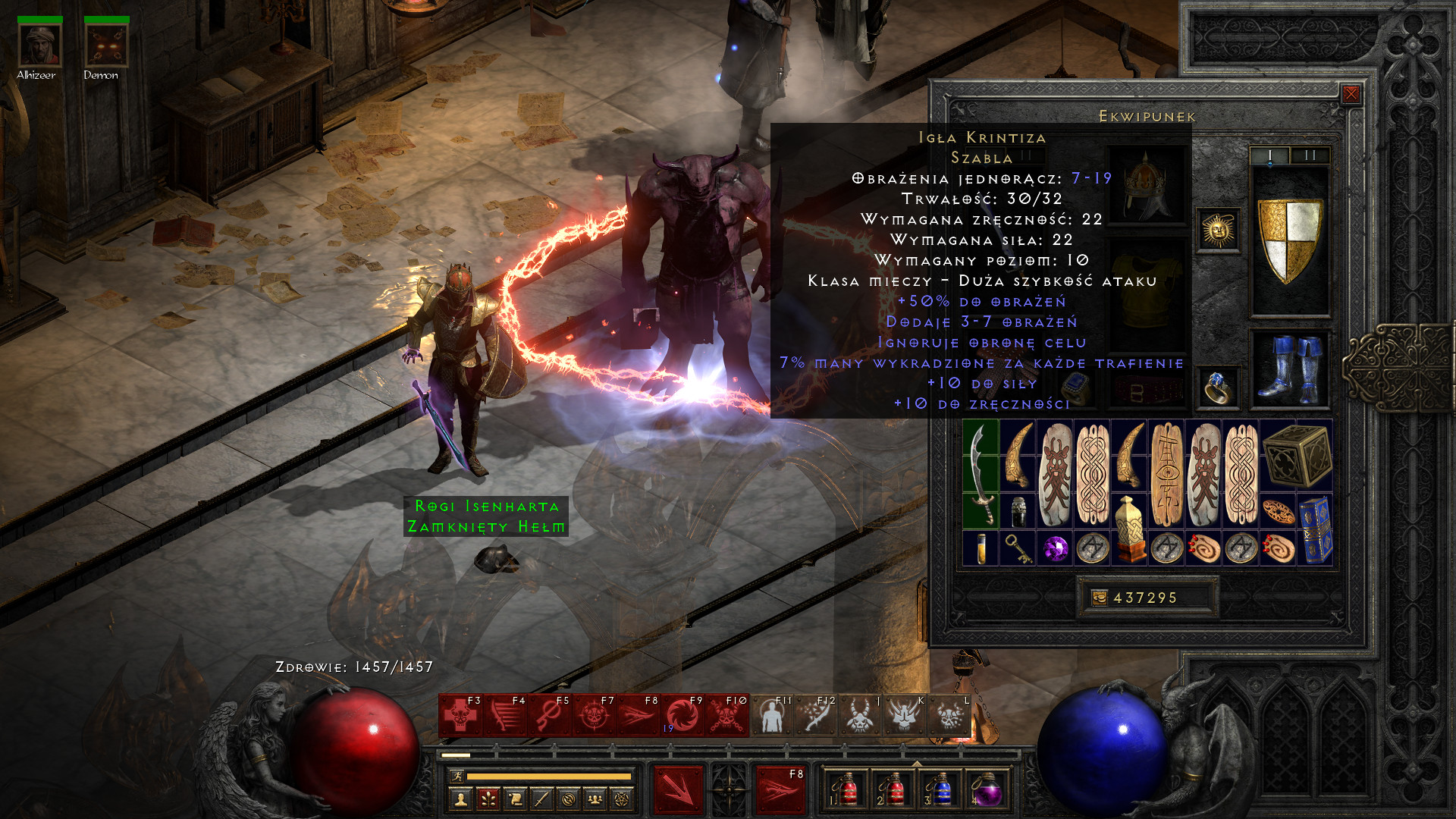The image size is (1456, 819).
Task: Switch to weapon set II tab
Action: pyautogui.click(x=1310, y=155)
